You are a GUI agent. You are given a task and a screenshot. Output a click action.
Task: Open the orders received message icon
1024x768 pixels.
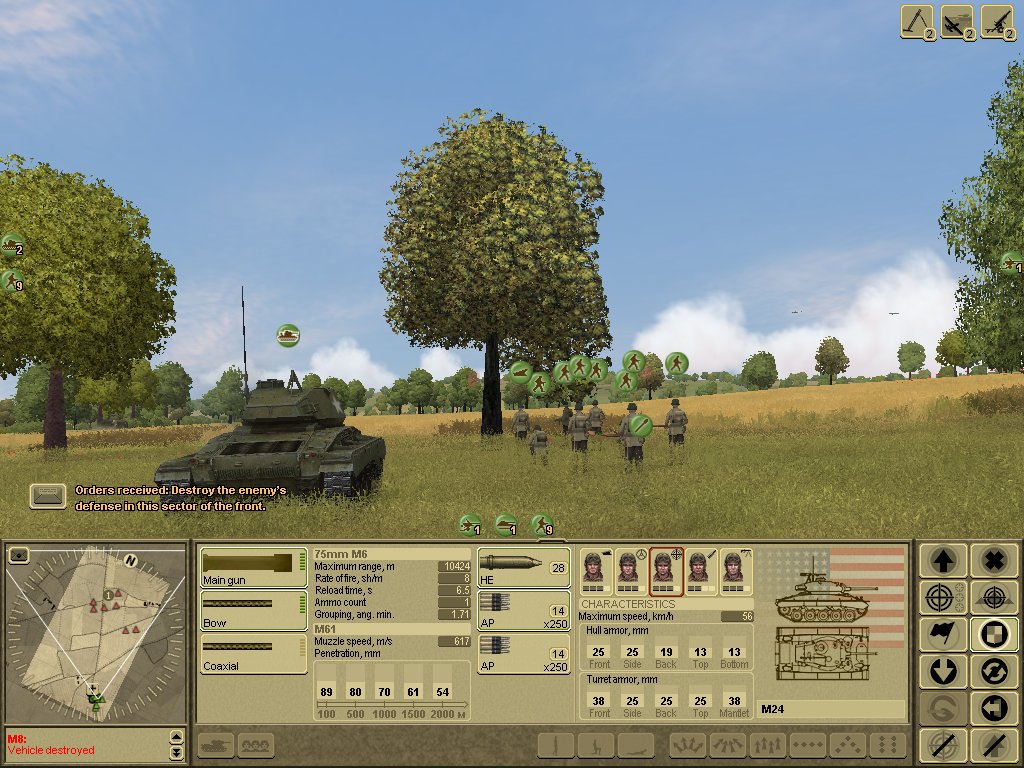[47, 496]
